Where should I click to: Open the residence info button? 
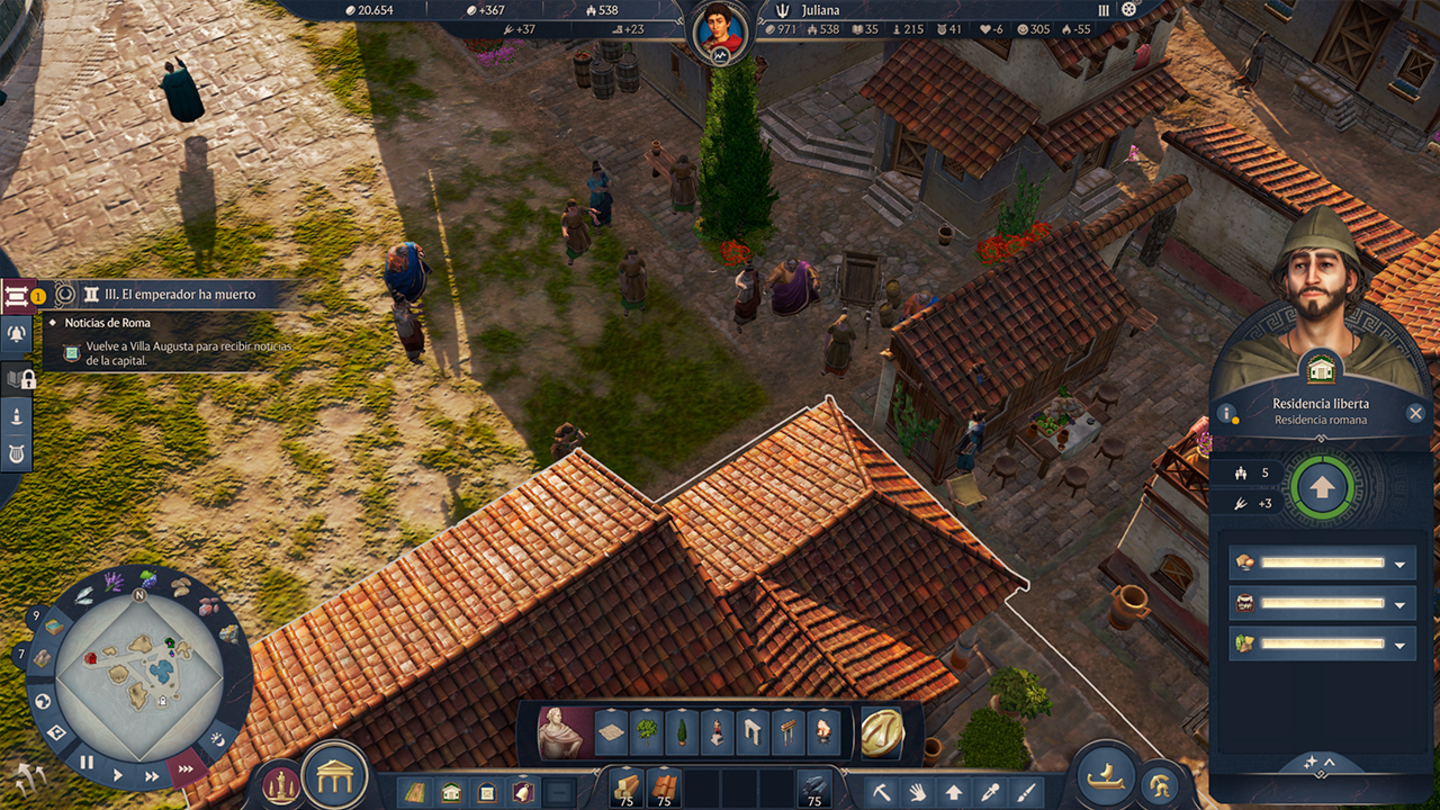1226,413
